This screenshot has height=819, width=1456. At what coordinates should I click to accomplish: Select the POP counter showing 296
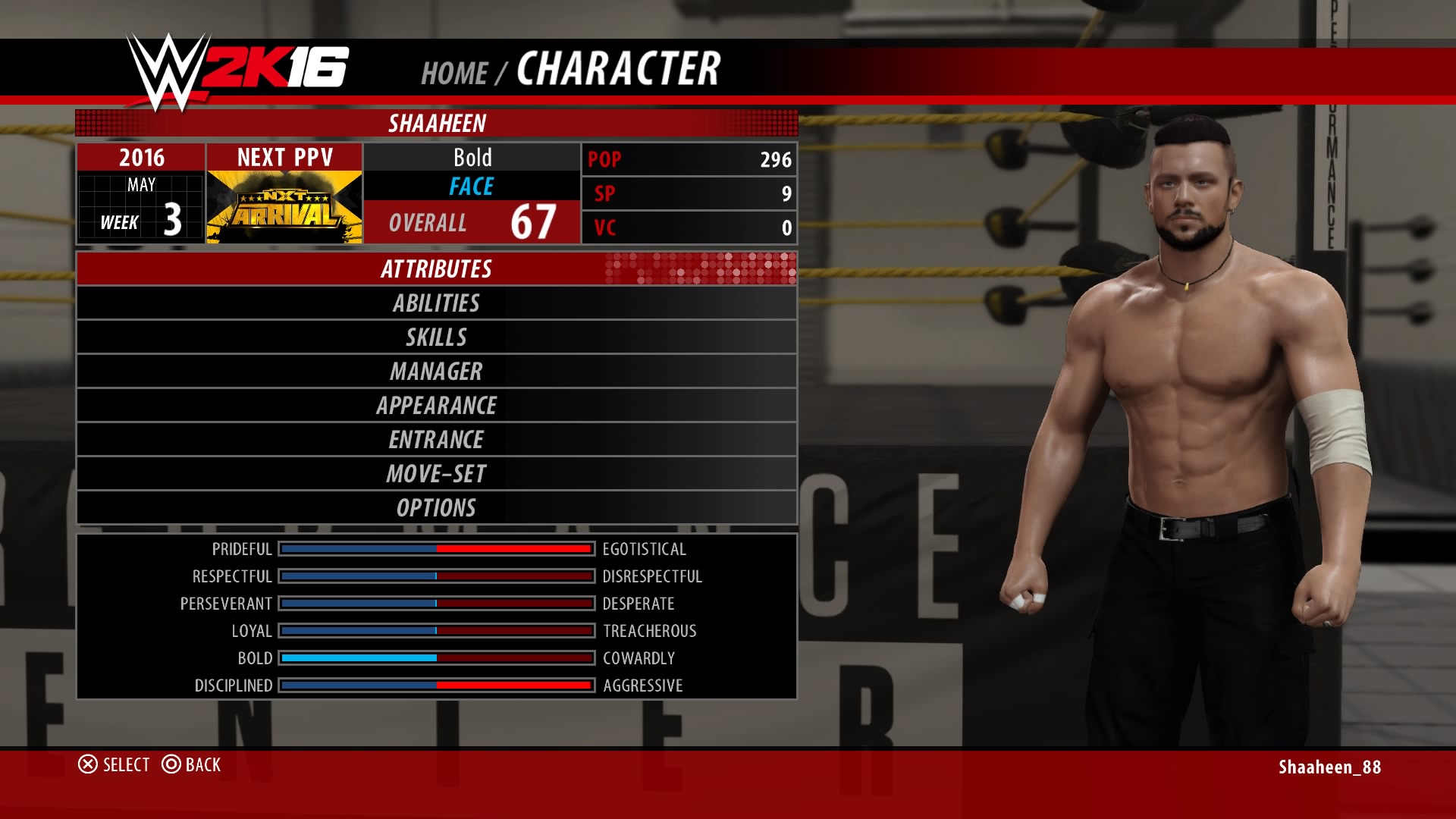[x=688, y=160]
